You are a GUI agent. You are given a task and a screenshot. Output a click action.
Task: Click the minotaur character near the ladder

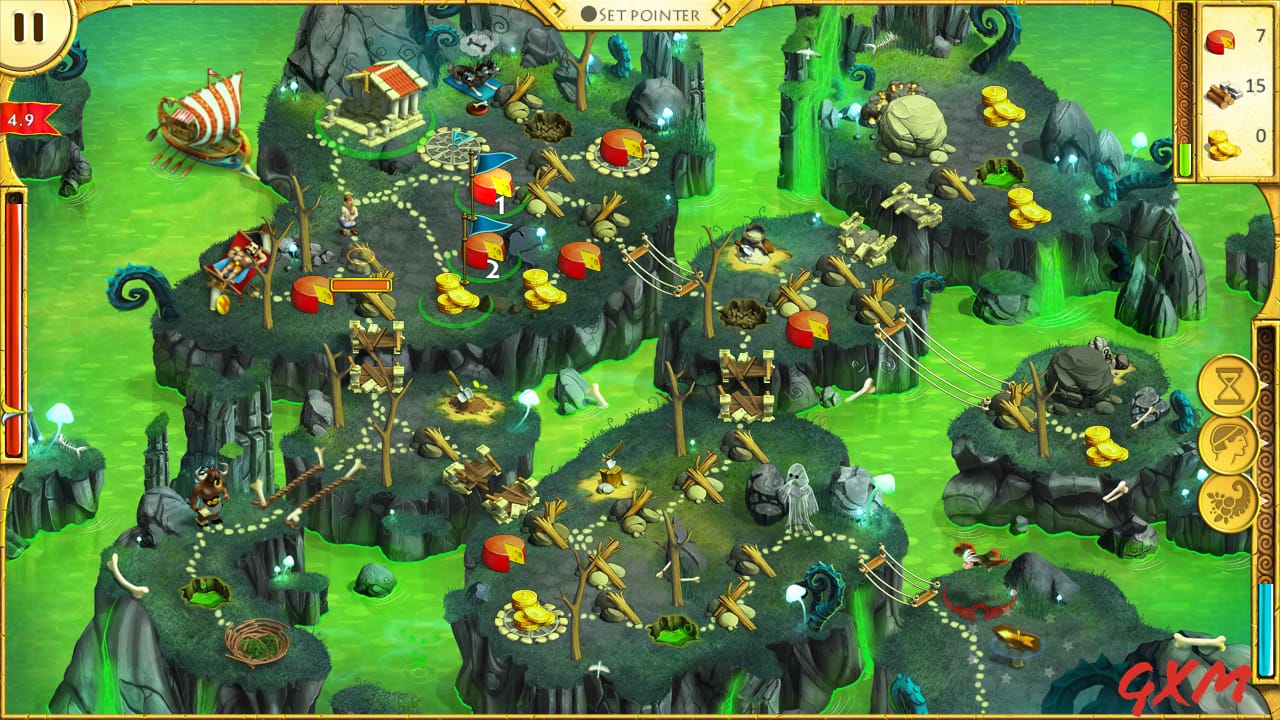(210, 495)
